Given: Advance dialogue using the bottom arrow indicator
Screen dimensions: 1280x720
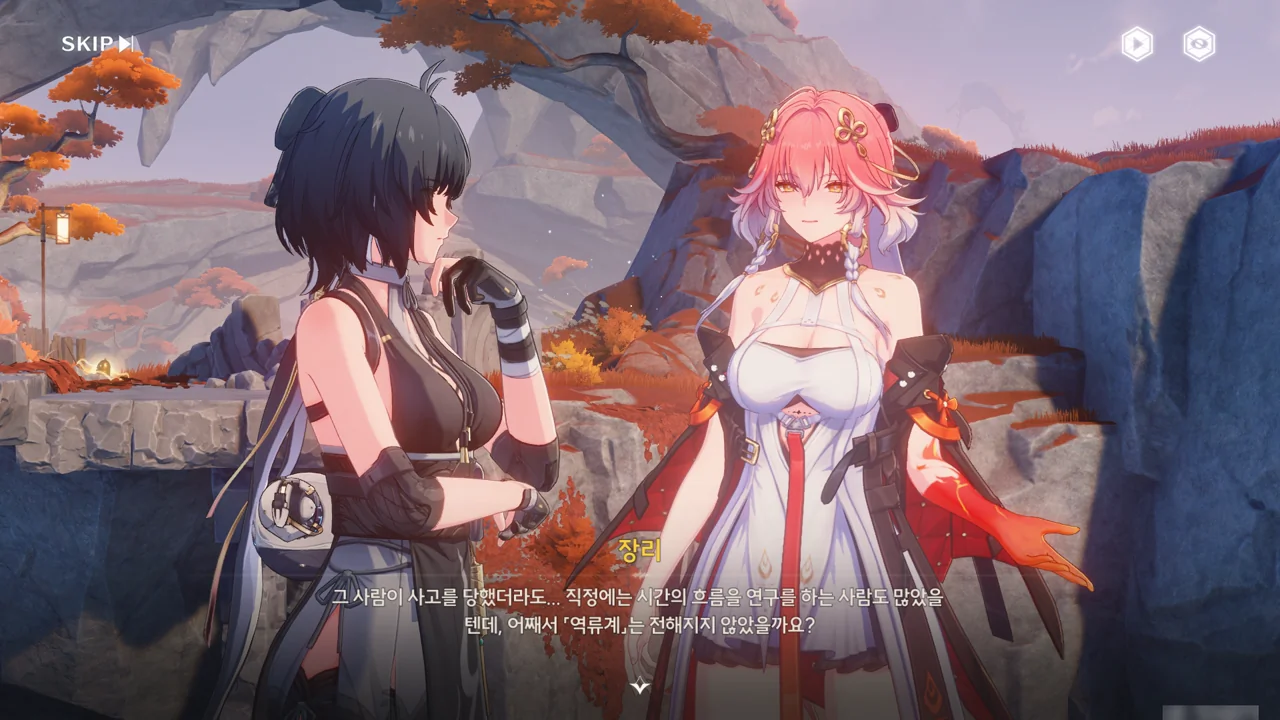Looking at the screenshot, I should [x=640, y=686].
